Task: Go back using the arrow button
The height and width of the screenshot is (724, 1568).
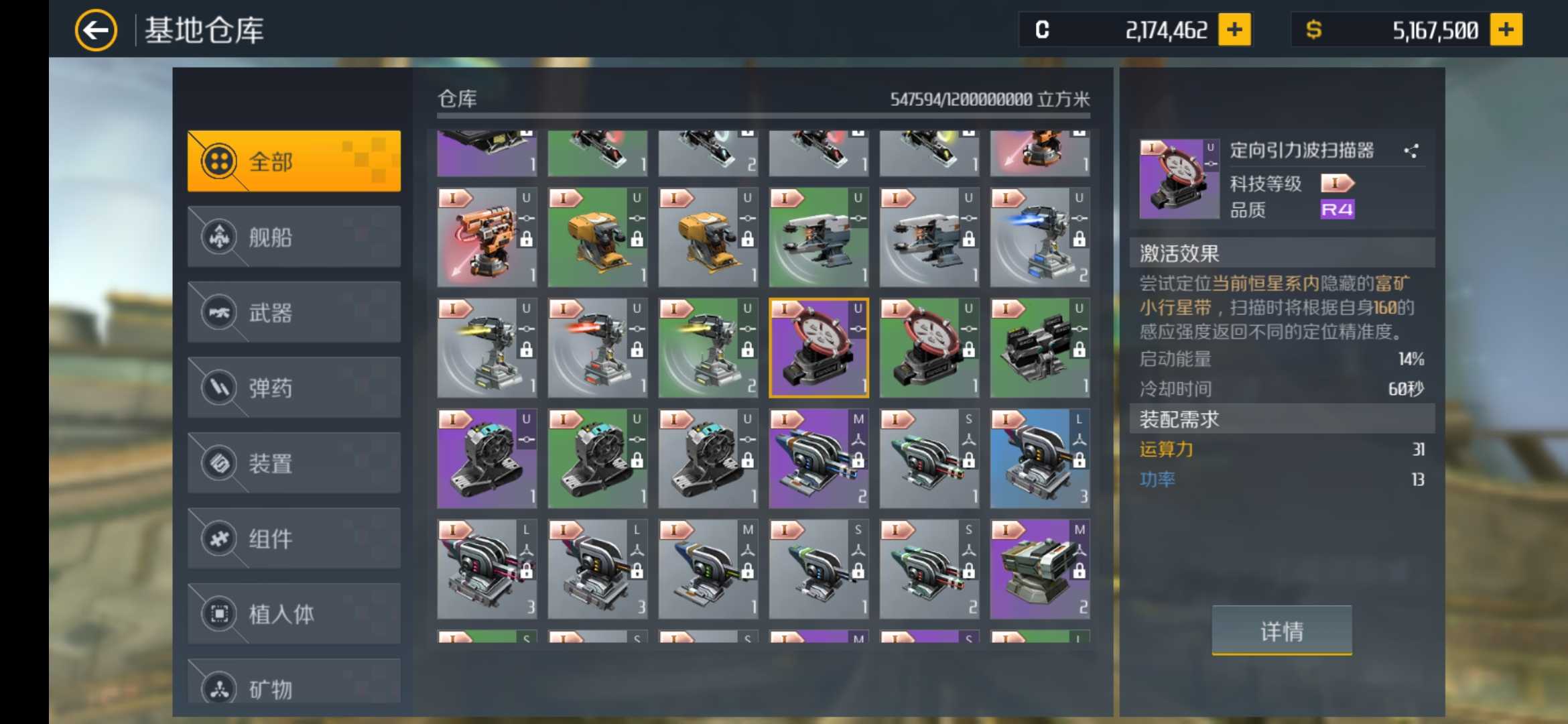Action: [96, 30]
